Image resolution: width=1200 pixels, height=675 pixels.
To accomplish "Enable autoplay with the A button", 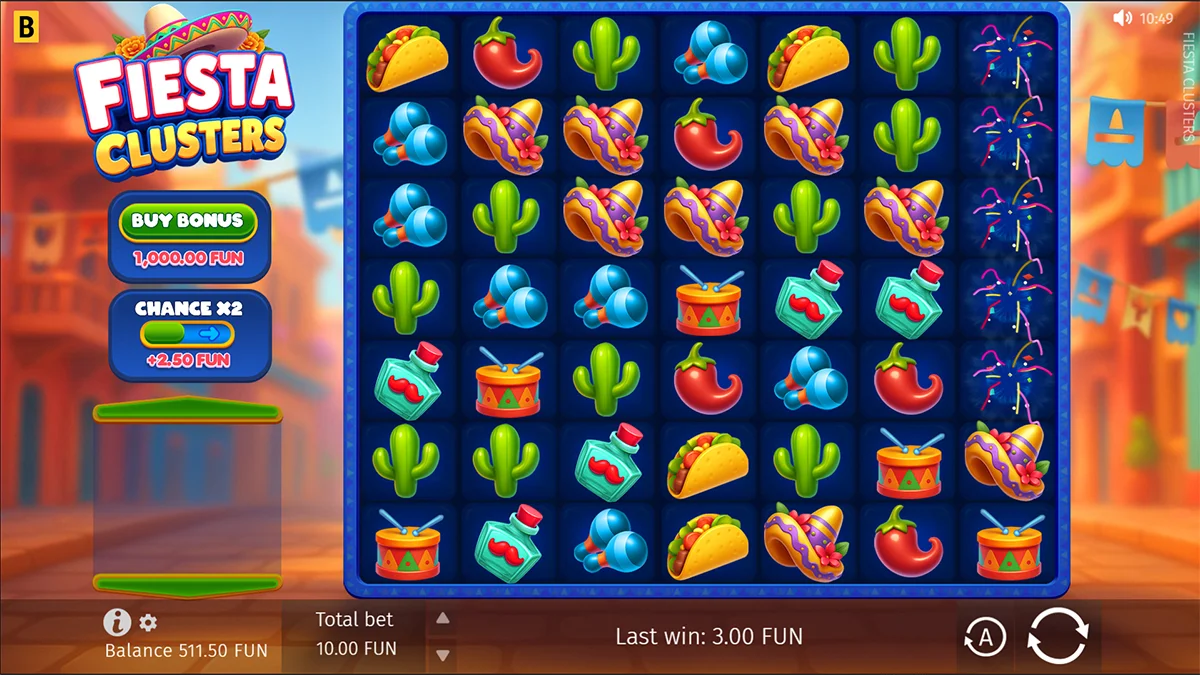I will pyautogui.click(x=985, y=637).
